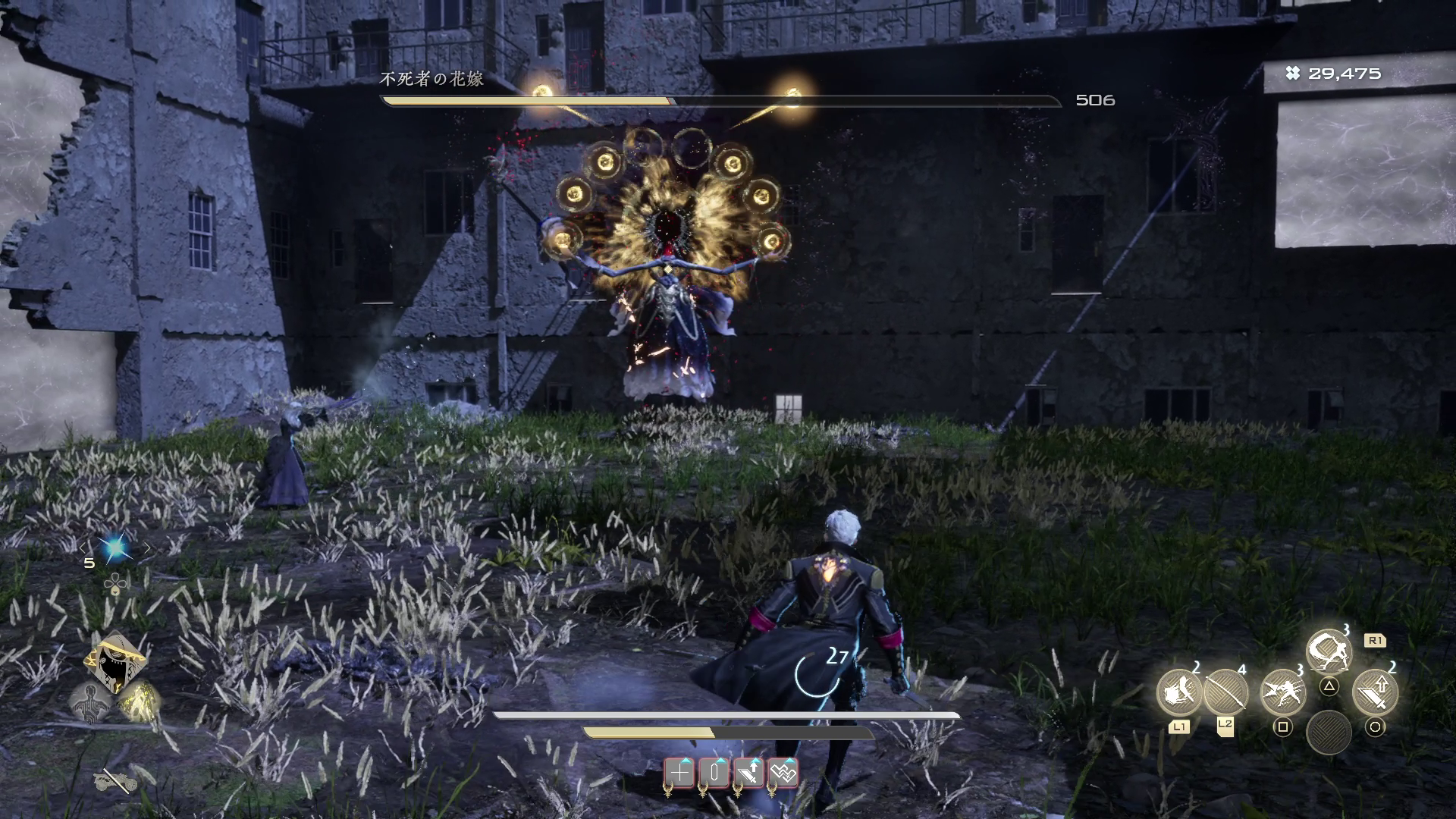Click the empty bottom skill slot

pos(1329,733)
